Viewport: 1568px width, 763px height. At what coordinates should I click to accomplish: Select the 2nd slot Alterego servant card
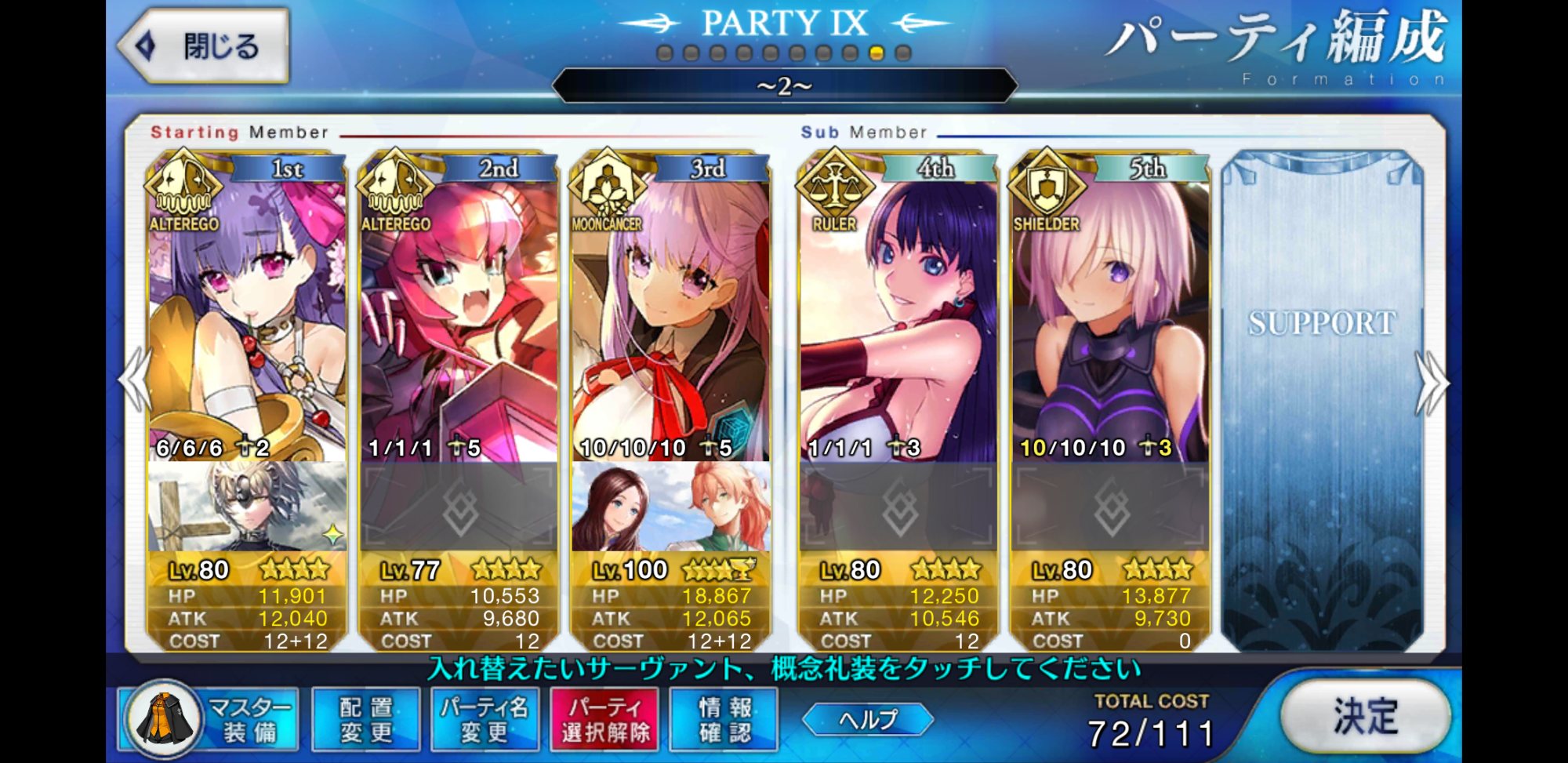click(x=459, y=314)
